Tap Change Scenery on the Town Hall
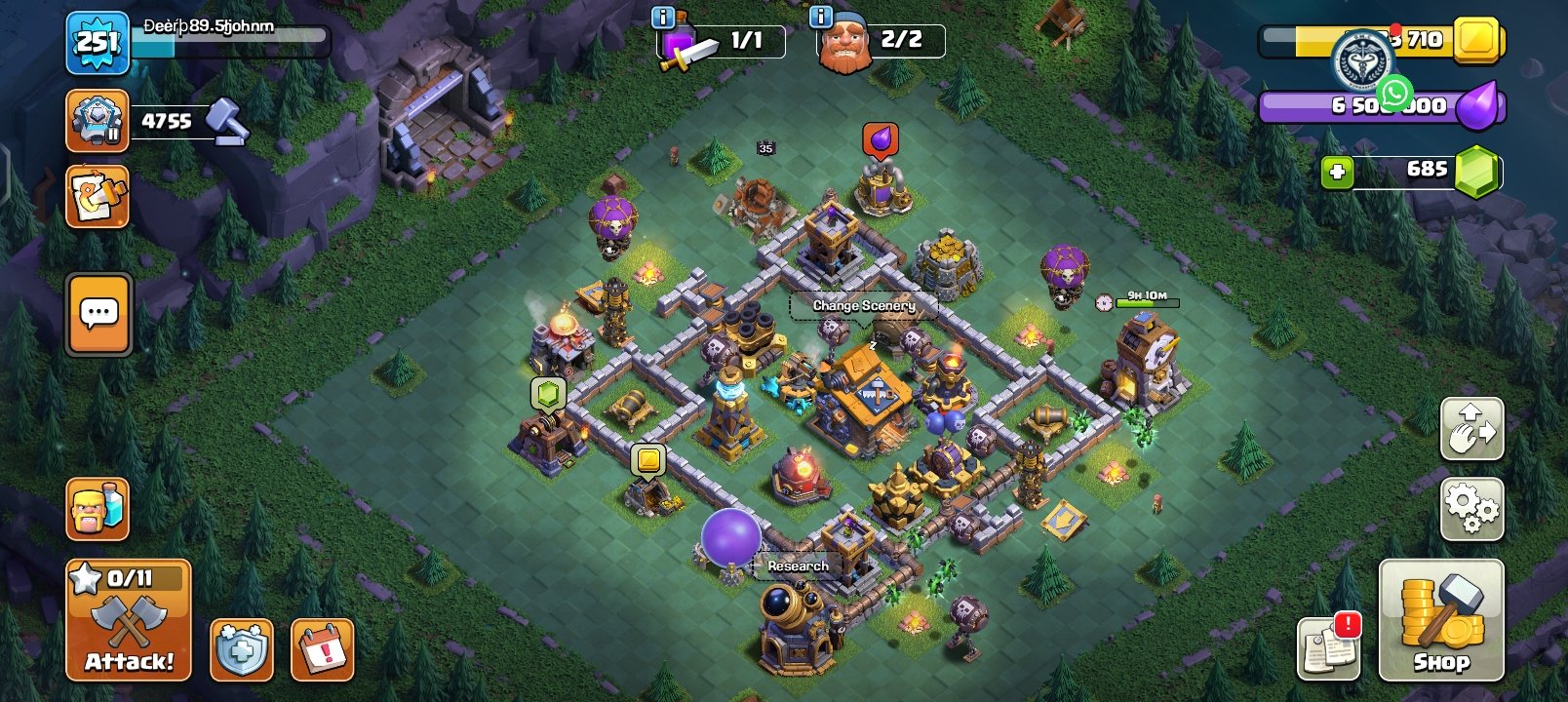The height and width of the screenshot is (702, 1568). coord(863,305)
